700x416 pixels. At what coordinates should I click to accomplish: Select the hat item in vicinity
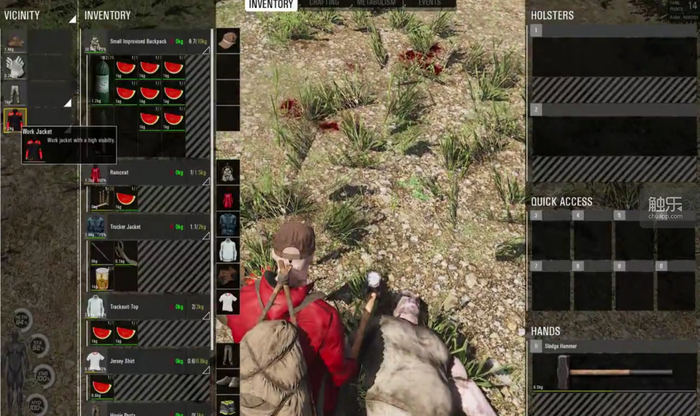(14, 42)
